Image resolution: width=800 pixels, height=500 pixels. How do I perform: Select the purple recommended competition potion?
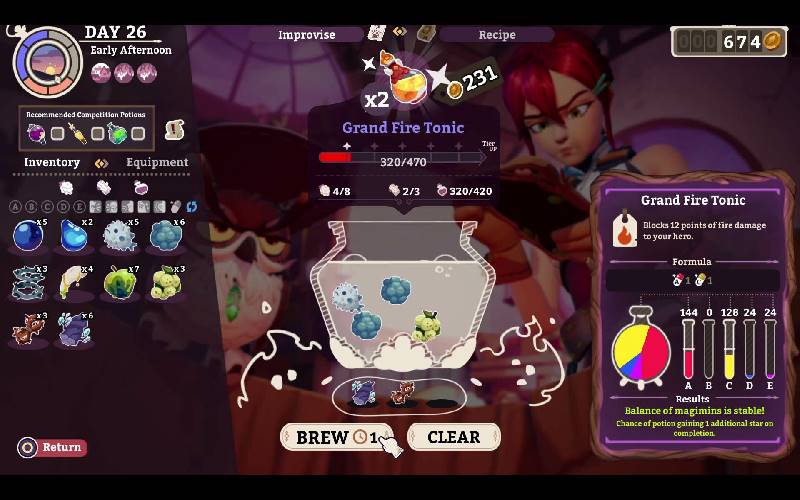37,133
